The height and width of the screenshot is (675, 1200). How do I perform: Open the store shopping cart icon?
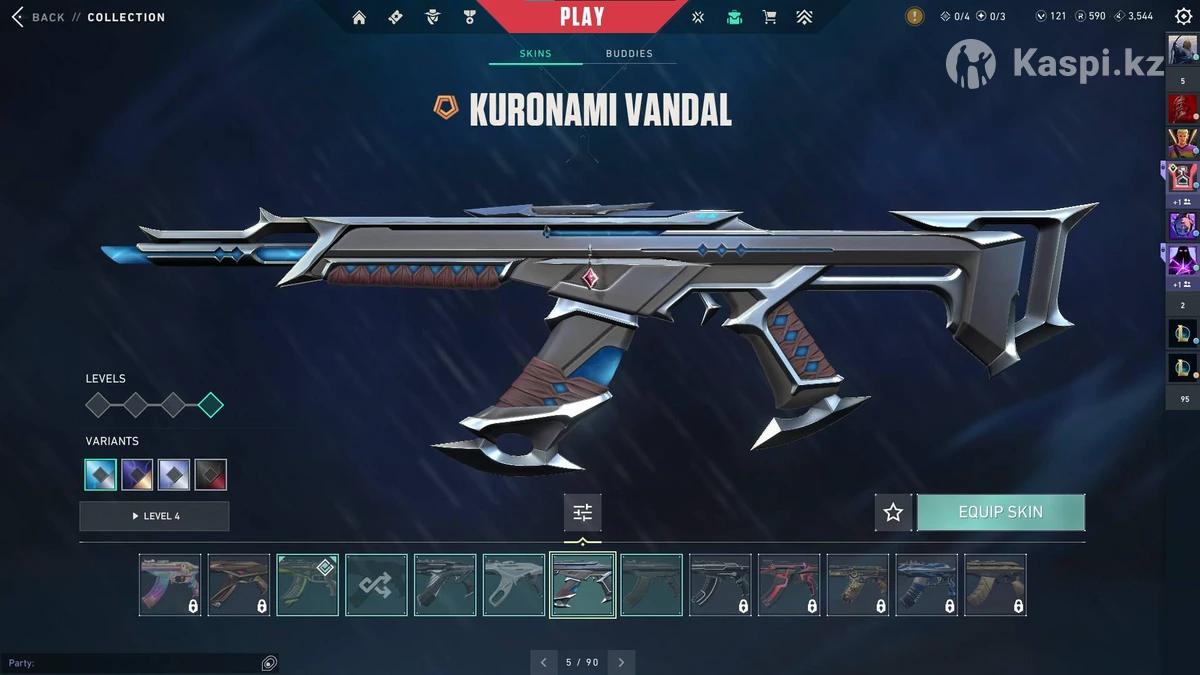pyautogui.click(x=769, y=17)
